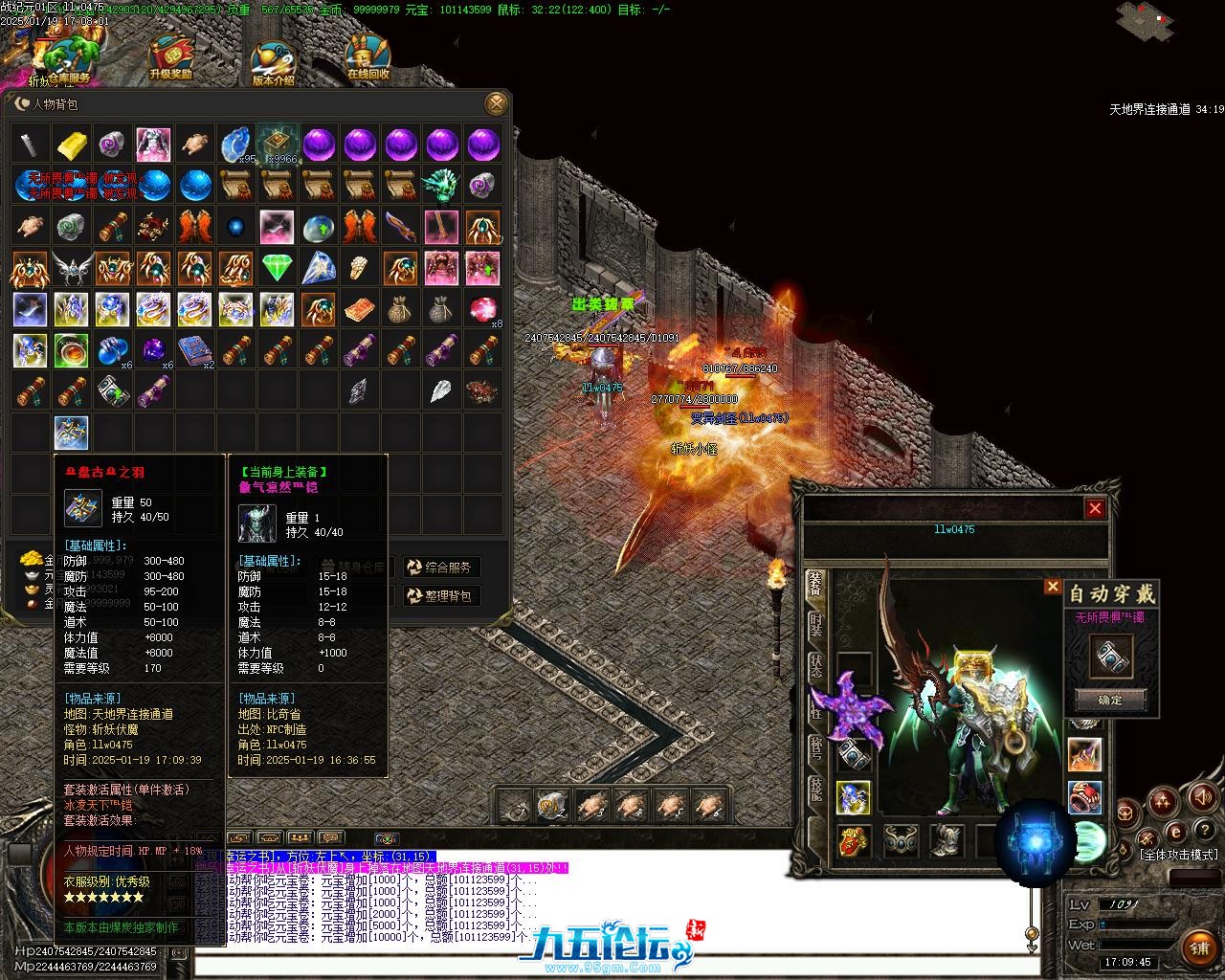Switch to the 时装 costume tab
The width and height of the screenshot is (1225, 980).
[x=815, y=627]
